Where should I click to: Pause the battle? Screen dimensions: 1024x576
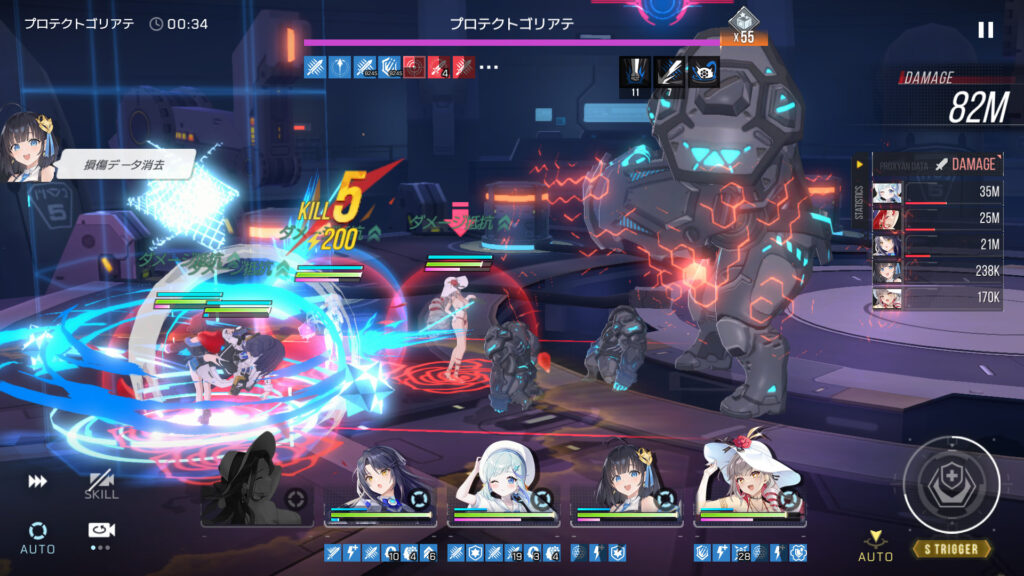(986, 30)
